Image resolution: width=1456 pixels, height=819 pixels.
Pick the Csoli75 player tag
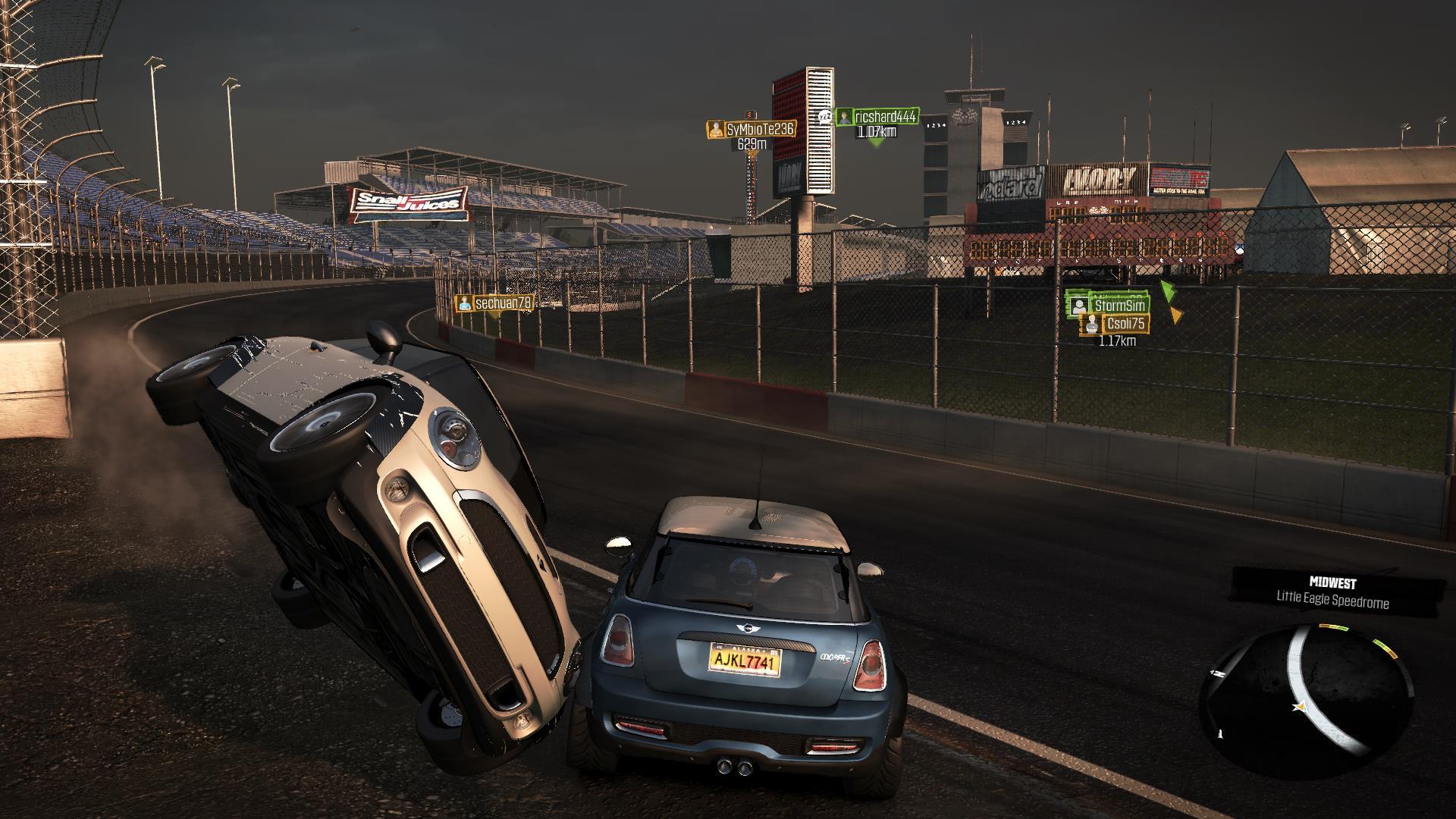click(x=1116, y=324)
